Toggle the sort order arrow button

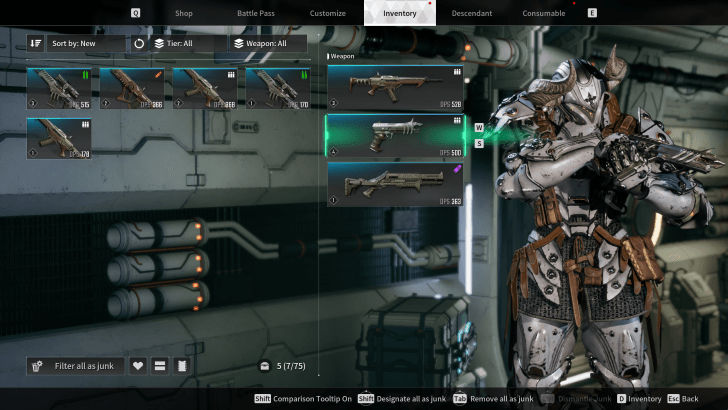[x=36, y=44]
